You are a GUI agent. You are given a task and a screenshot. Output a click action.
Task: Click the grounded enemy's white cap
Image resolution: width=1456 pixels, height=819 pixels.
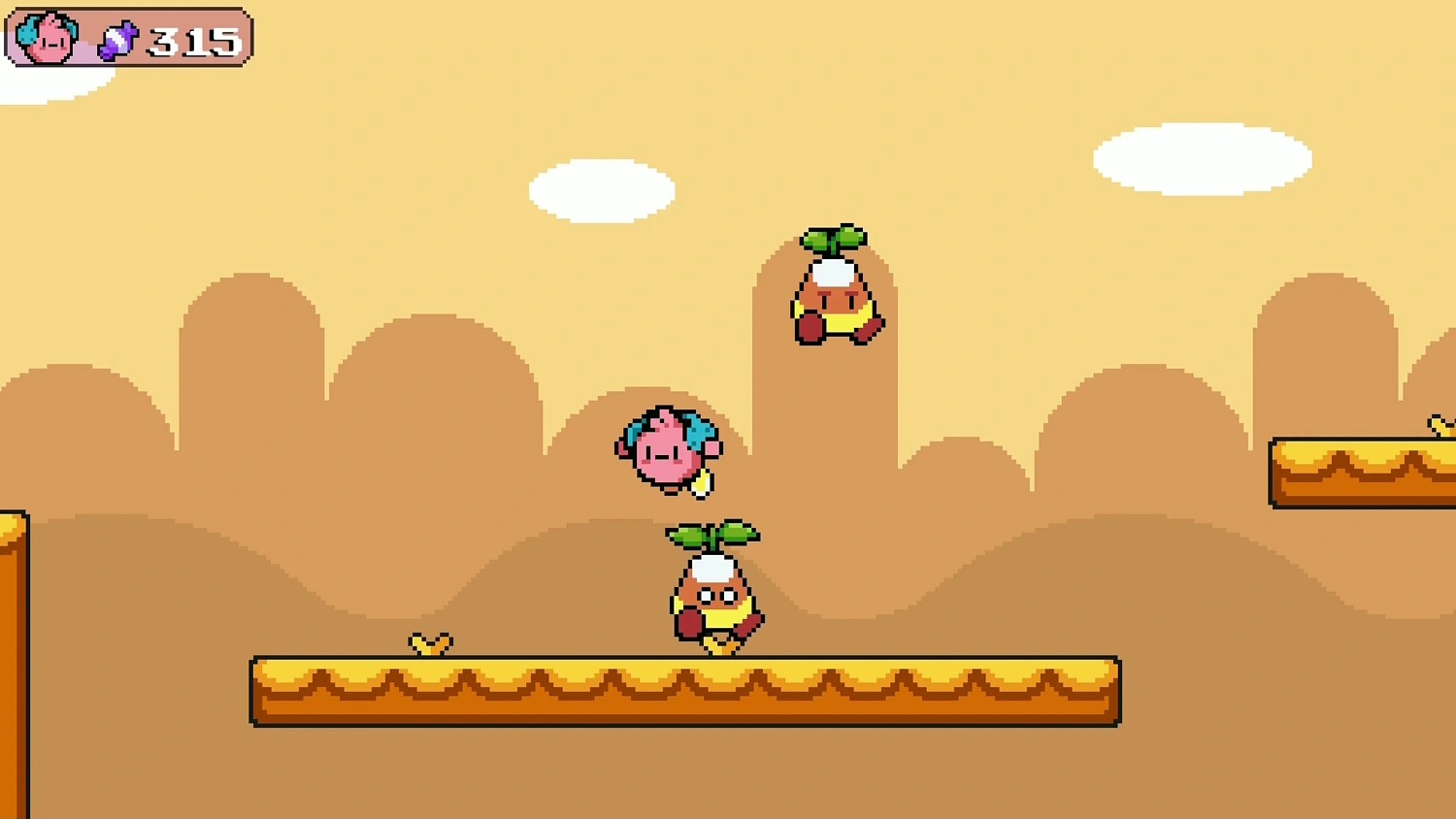[x=711, y=568]
